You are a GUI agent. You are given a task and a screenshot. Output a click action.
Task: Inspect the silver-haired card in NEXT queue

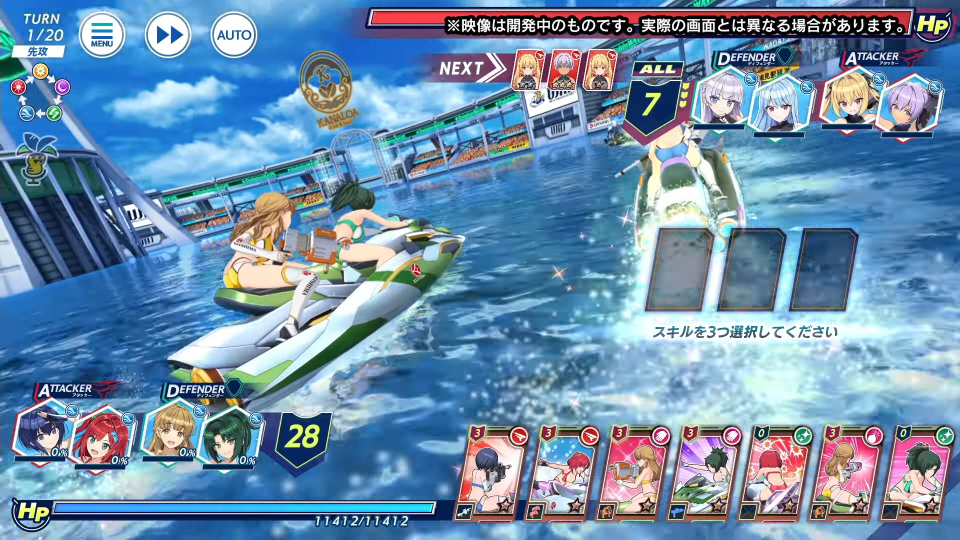pos(564,69)
